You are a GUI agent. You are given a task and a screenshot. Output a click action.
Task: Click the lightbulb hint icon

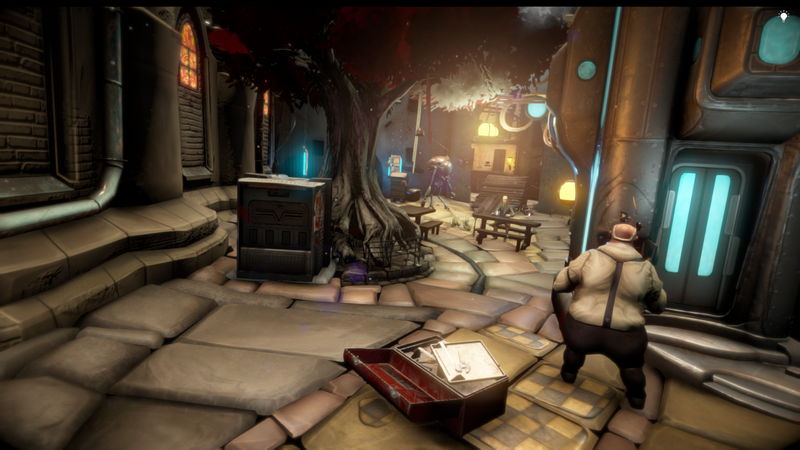pos(783,17)
